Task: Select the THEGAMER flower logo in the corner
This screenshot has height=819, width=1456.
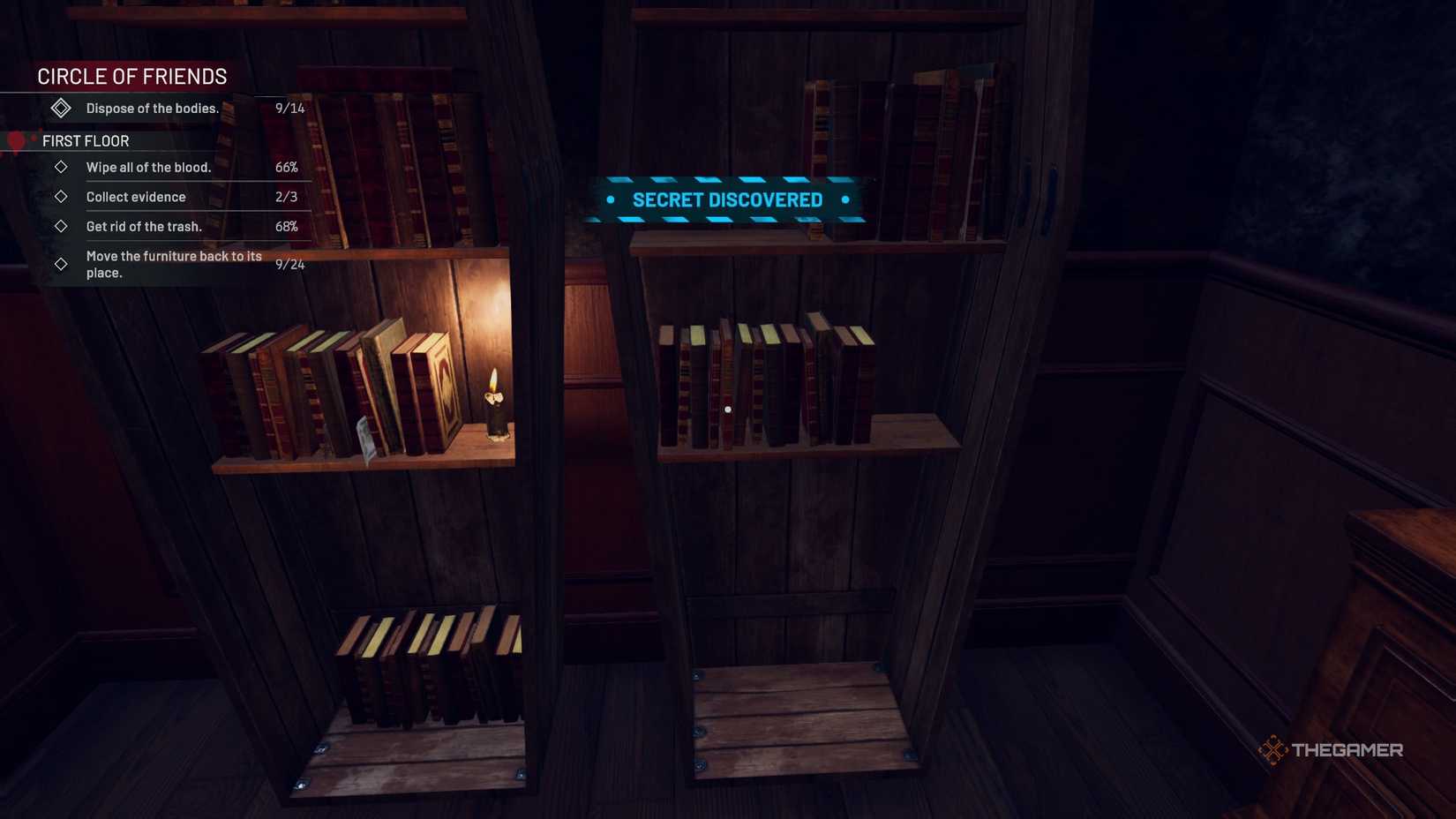Action: 1274,749
